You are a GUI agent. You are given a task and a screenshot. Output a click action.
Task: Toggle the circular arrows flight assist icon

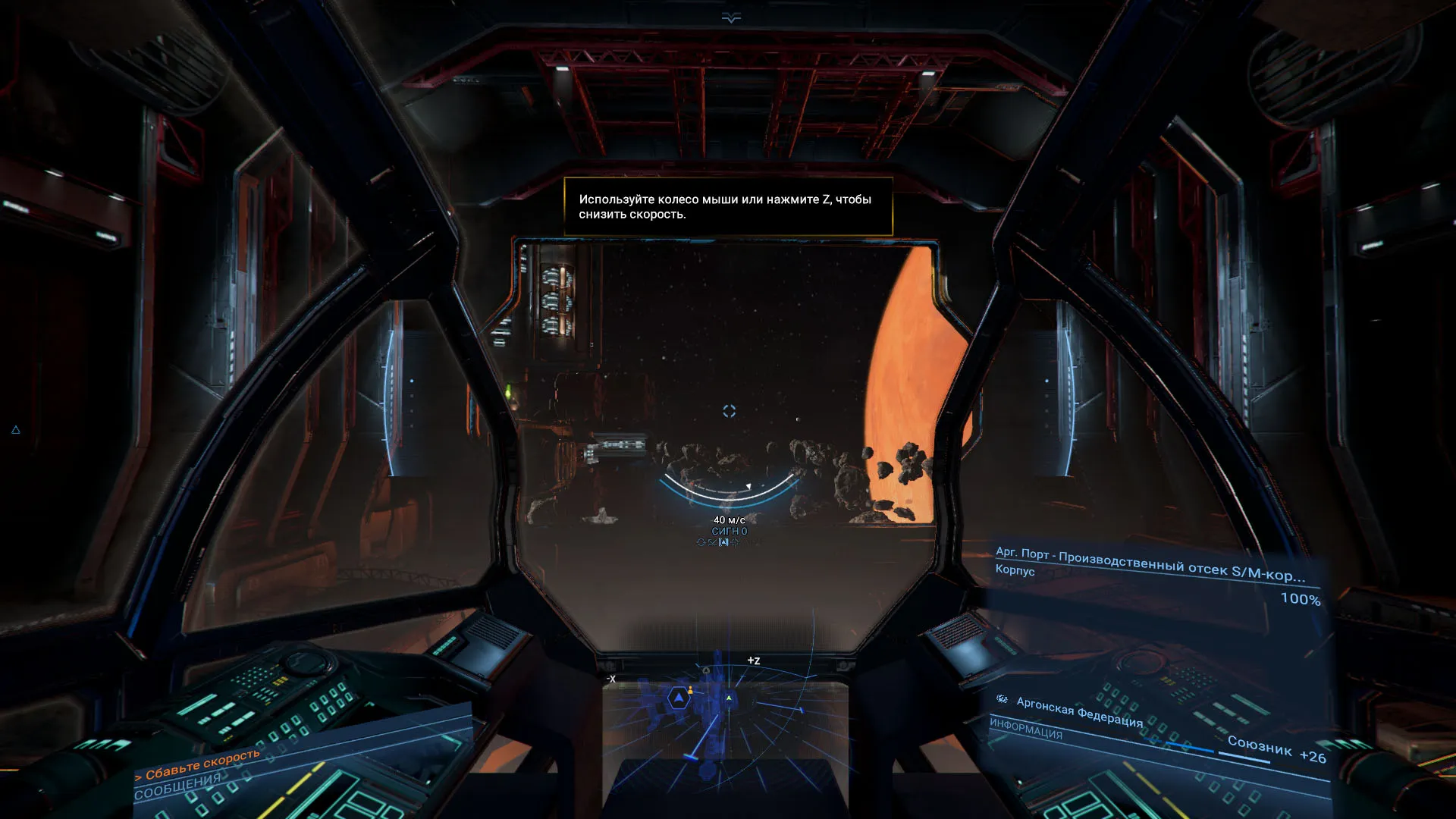(701, 542)
